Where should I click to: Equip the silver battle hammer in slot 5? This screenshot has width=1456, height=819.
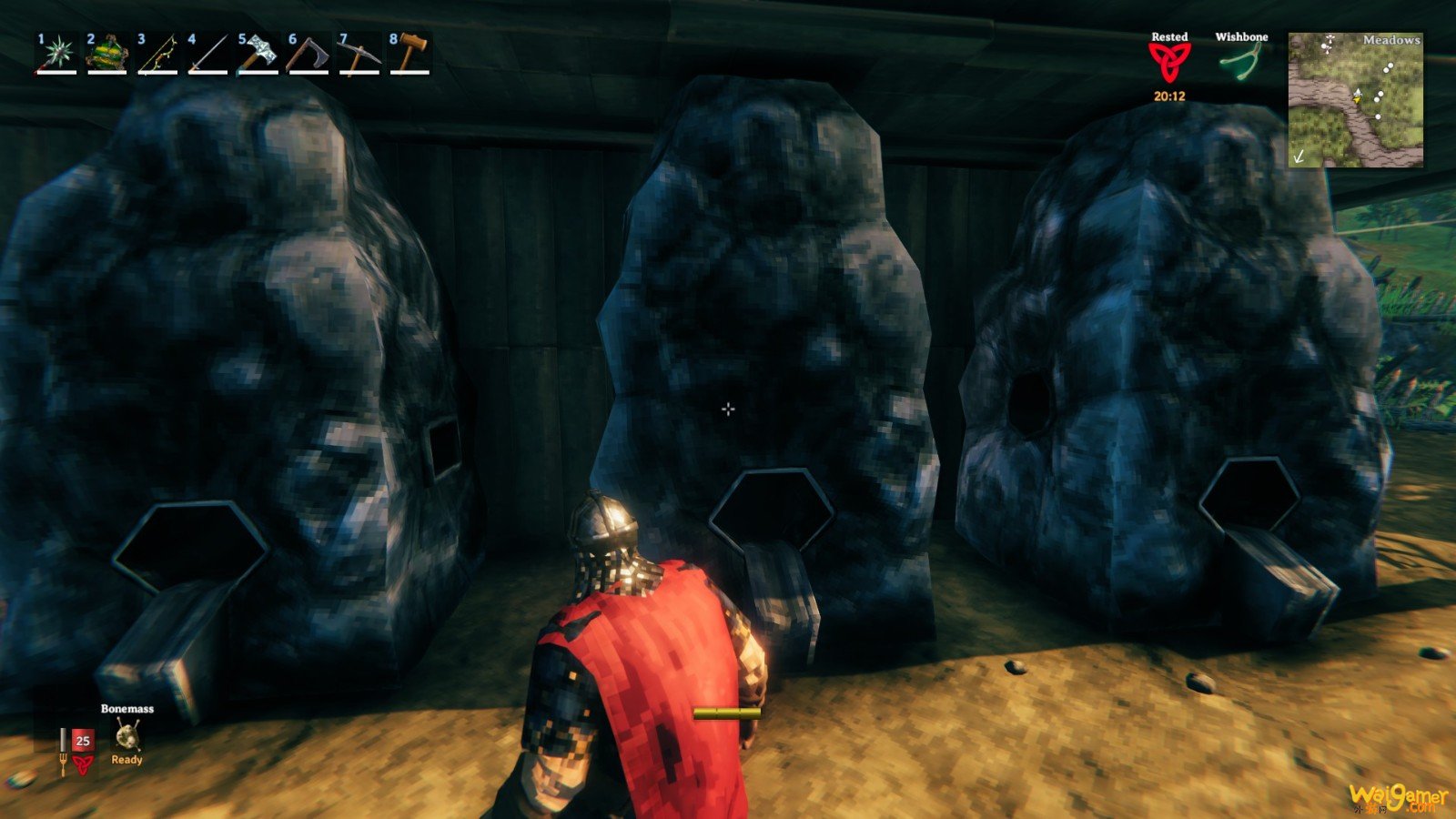coord(258,54)
